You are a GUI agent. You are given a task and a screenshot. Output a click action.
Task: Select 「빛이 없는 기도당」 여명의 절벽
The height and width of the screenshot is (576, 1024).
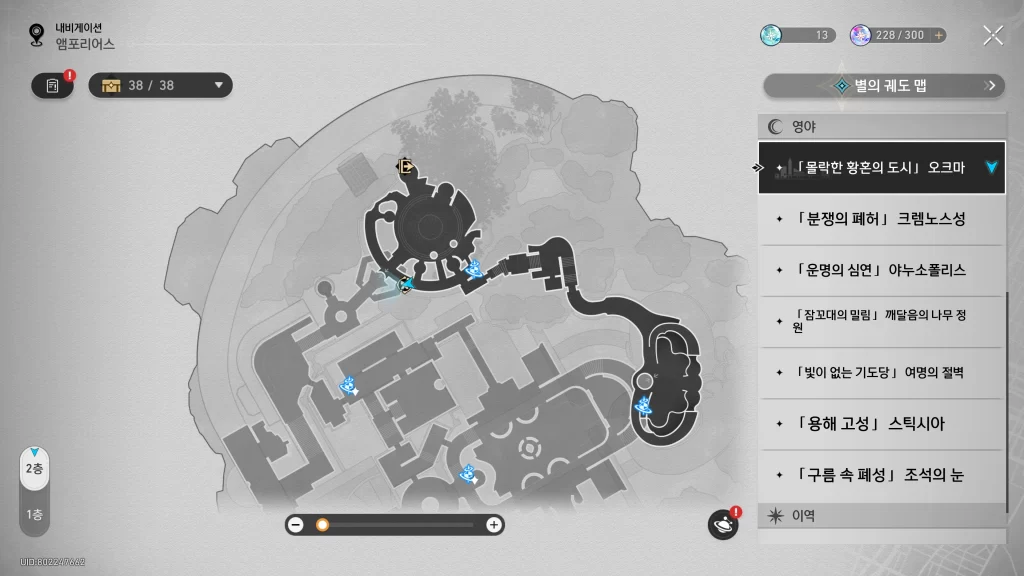(x=880, y=373)
